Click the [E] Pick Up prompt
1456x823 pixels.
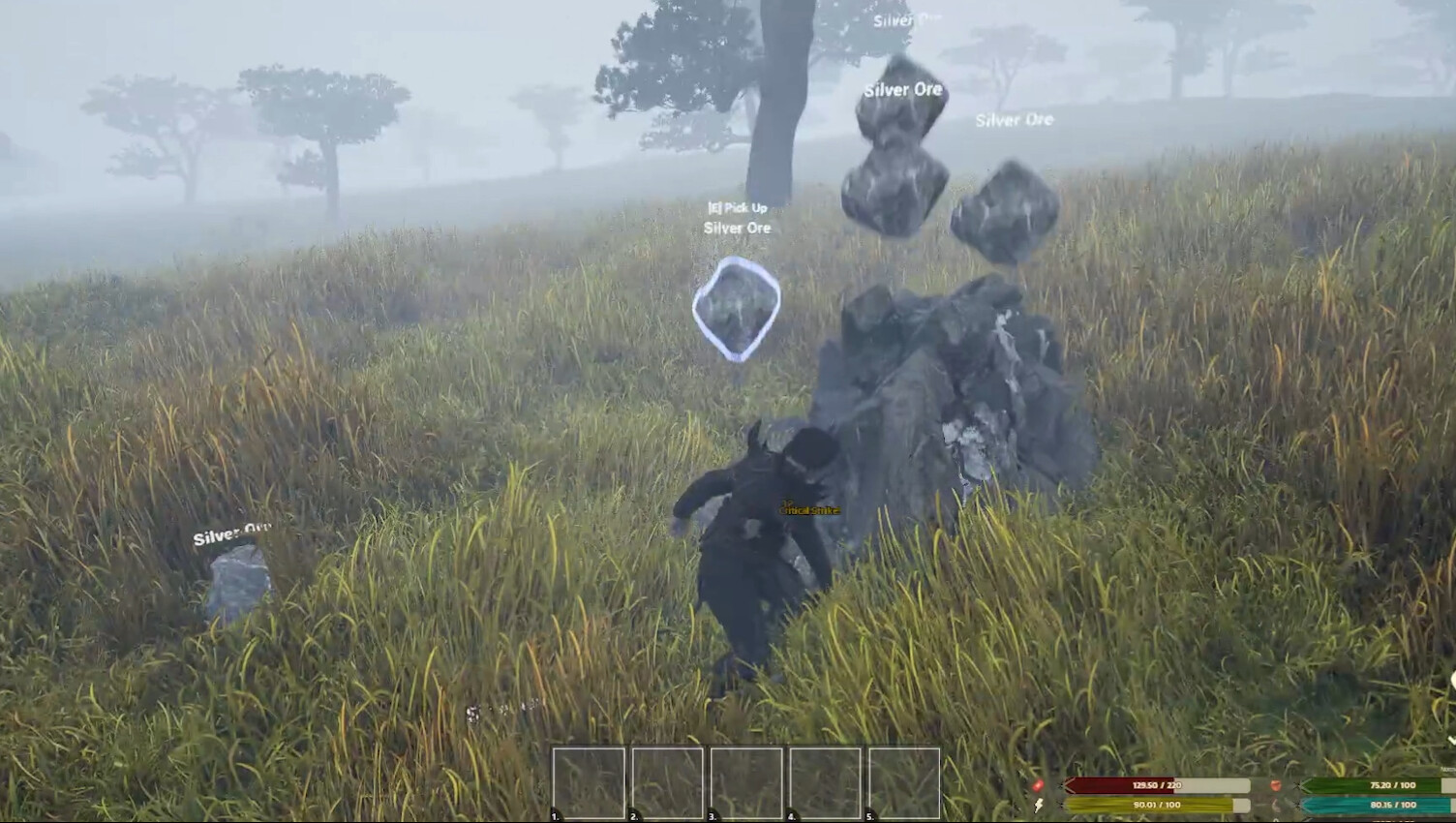click(739, 207)
